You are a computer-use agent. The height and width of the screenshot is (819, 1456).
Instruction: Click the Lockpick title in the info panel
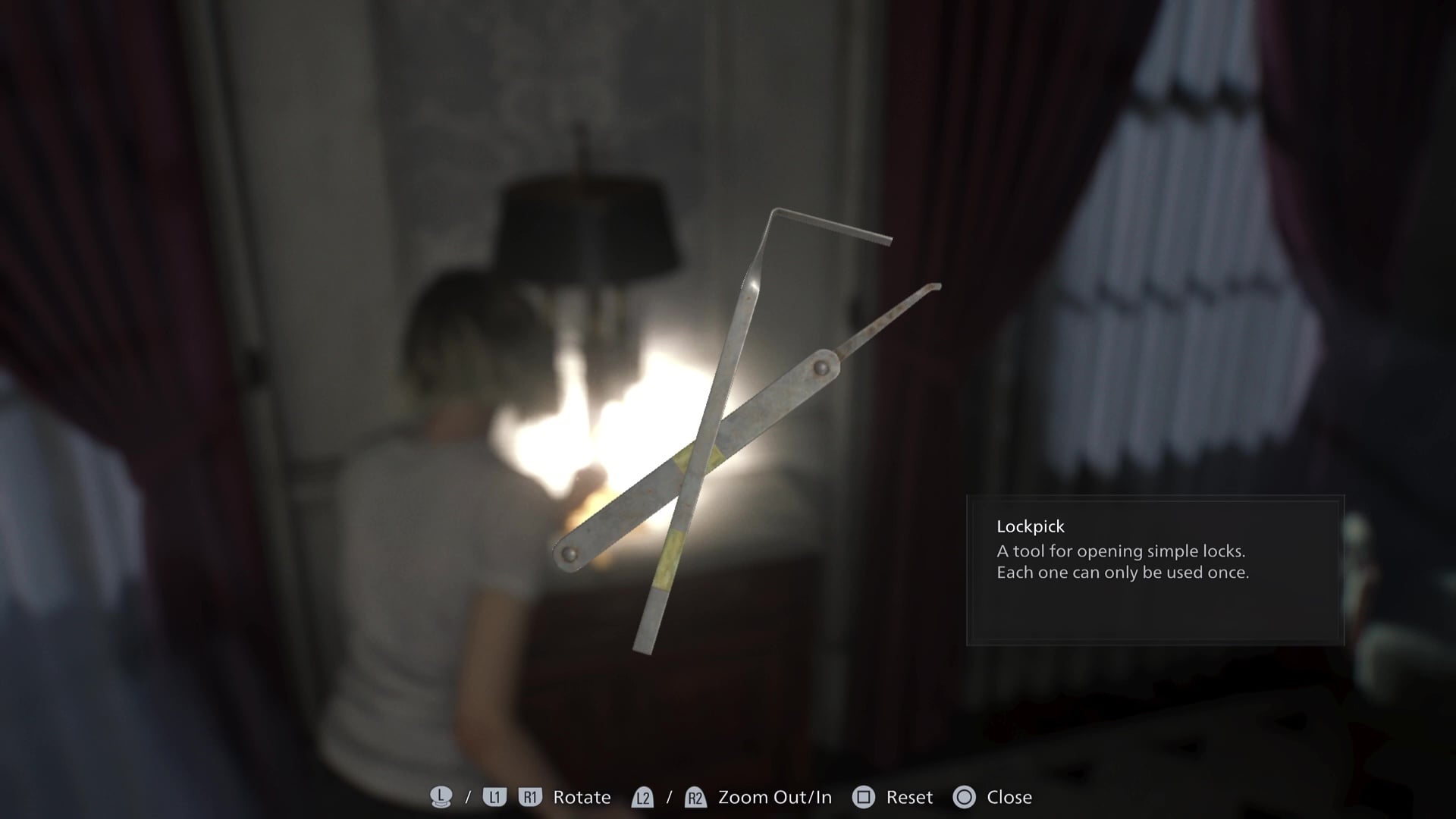(x=1029, y=526)
